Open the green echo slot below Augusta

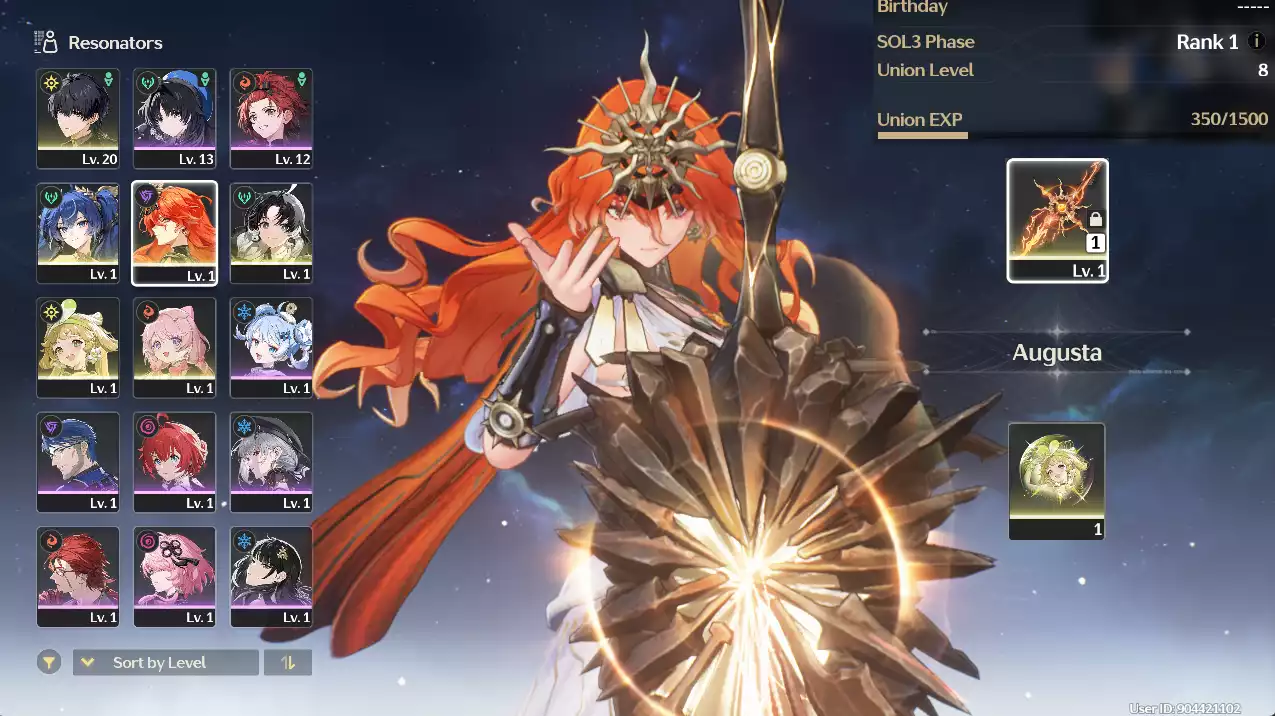[x=1057, y=480]
